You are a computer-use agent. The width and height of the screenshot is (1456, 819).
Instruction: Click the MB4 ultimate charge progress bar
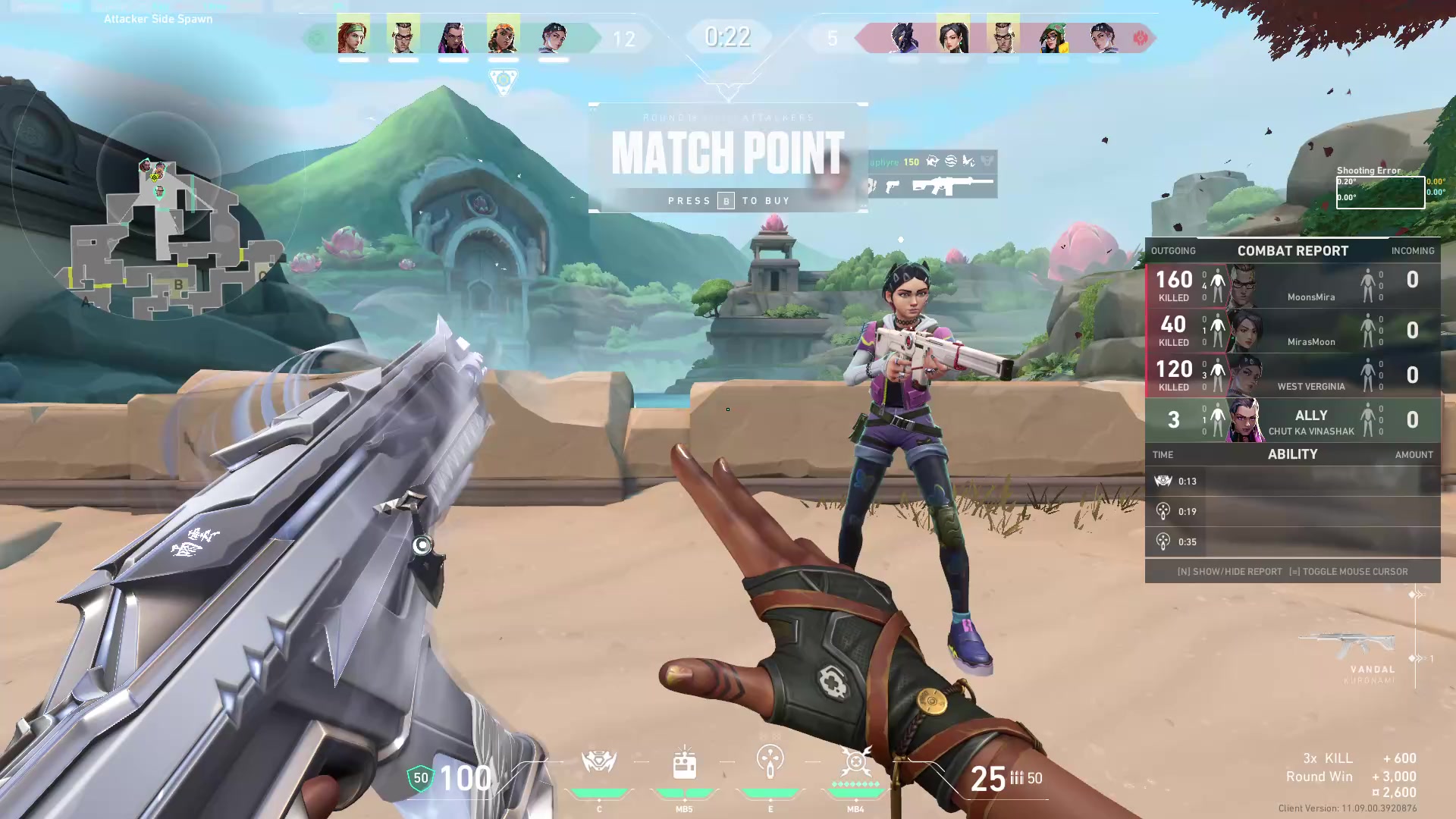coord(855,791)
